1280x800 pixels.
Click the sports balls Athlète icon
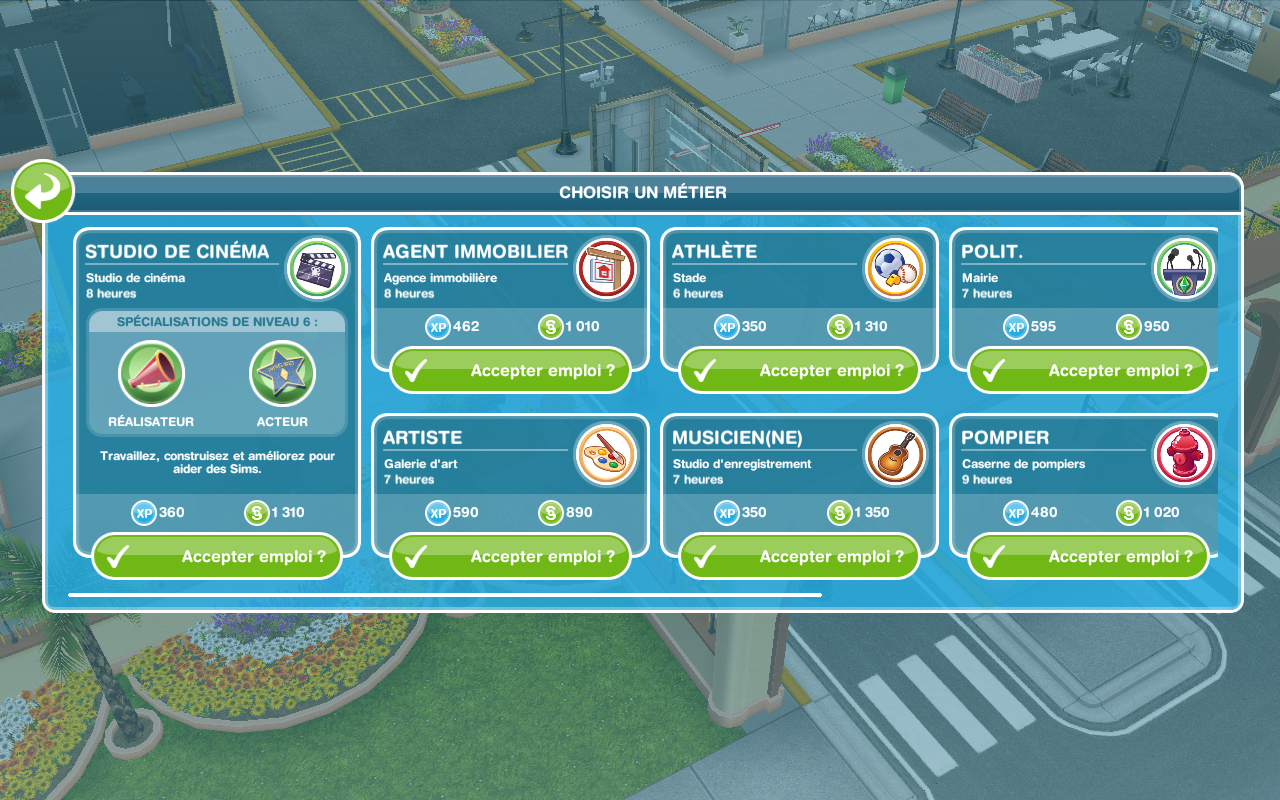pos(895,269)
